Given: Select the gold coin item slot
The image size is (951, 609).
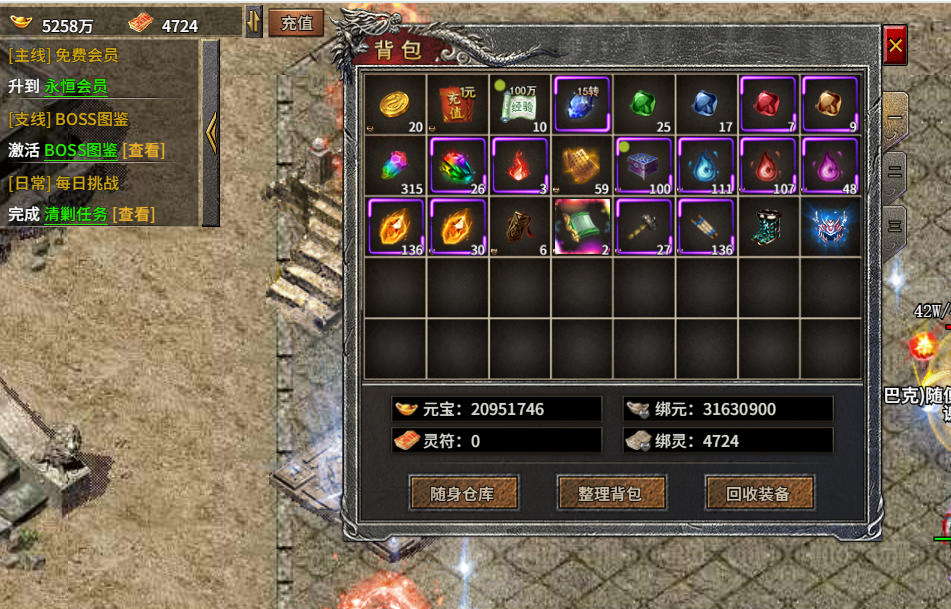Looking at the screenshot, I should 395,104.
